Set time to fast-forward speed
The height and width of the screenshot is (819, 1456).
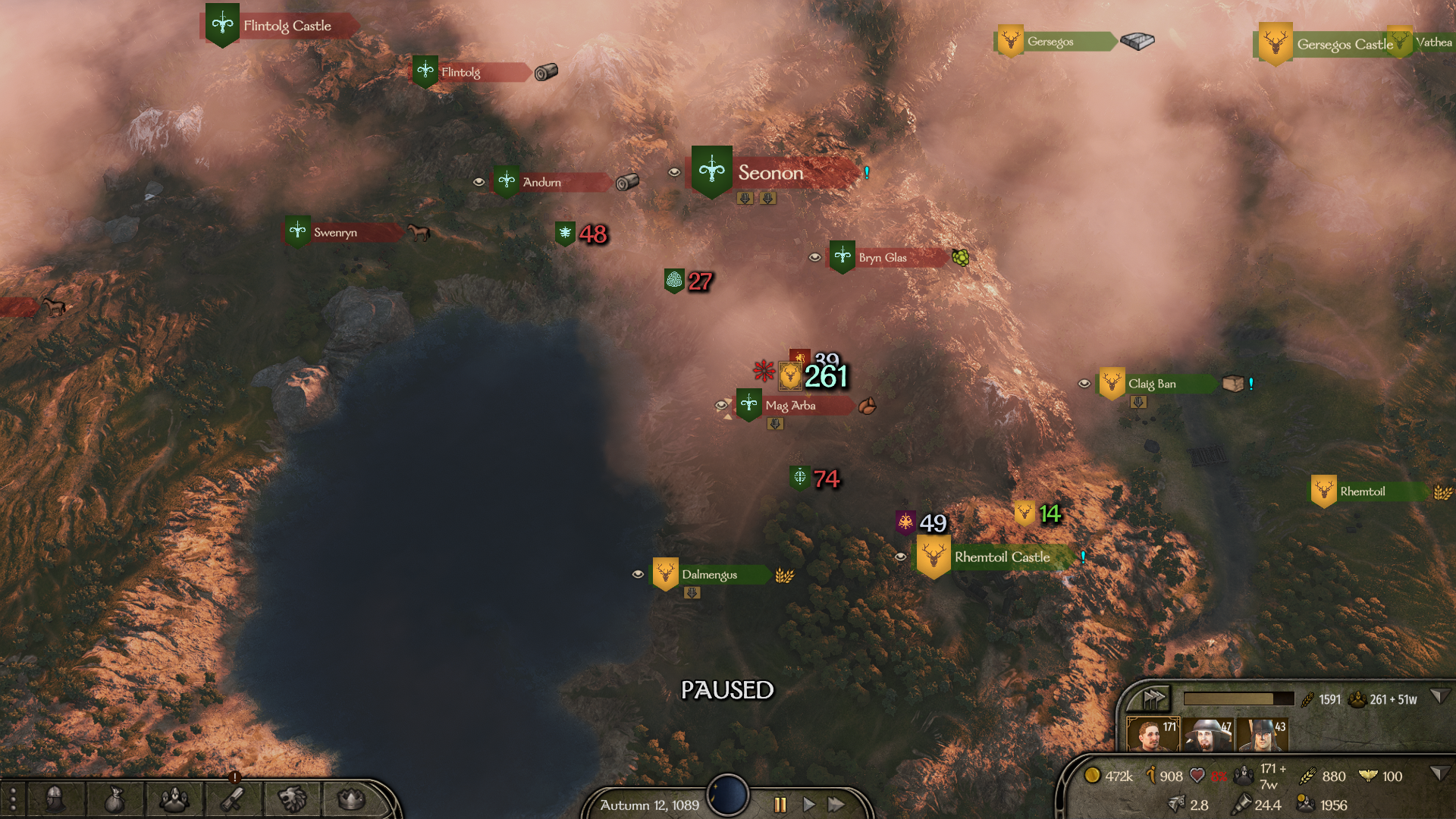(836, 805)
